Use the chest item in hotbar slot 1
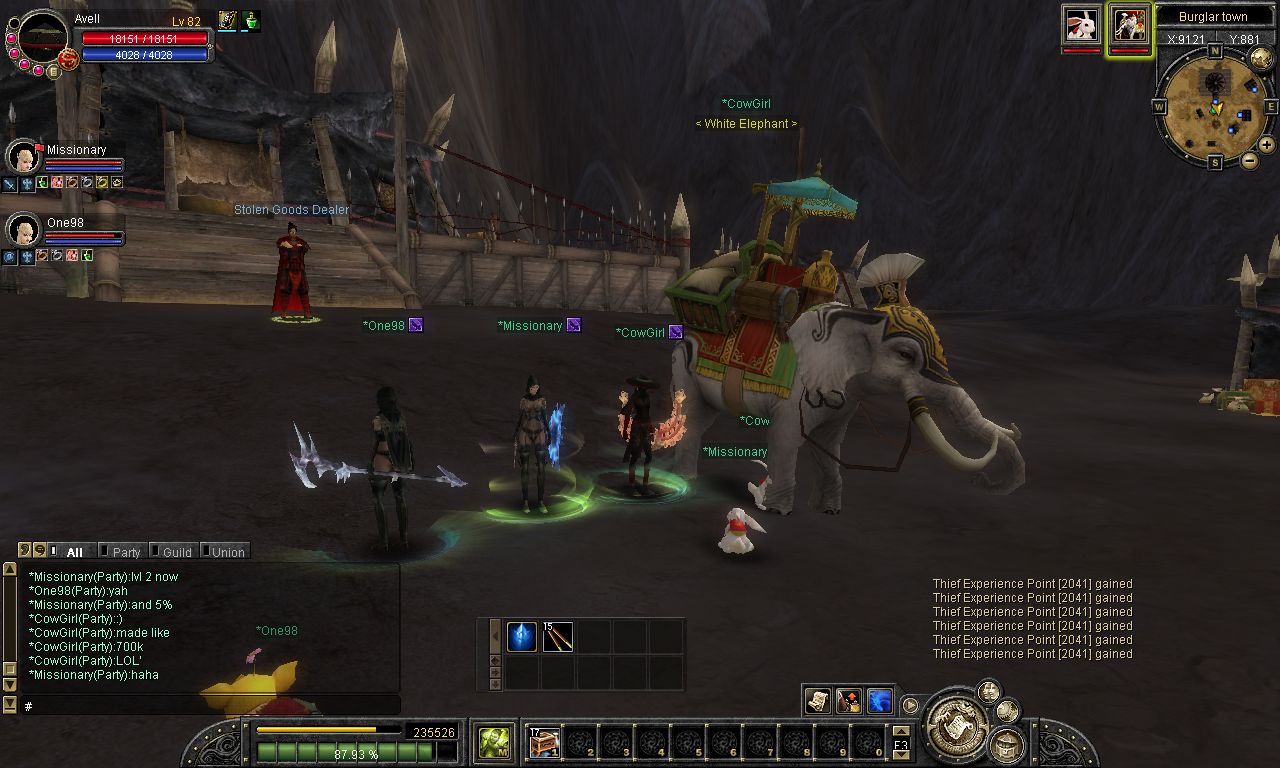The height and width of the screenshot is (768, 1280). coord(544,742)
